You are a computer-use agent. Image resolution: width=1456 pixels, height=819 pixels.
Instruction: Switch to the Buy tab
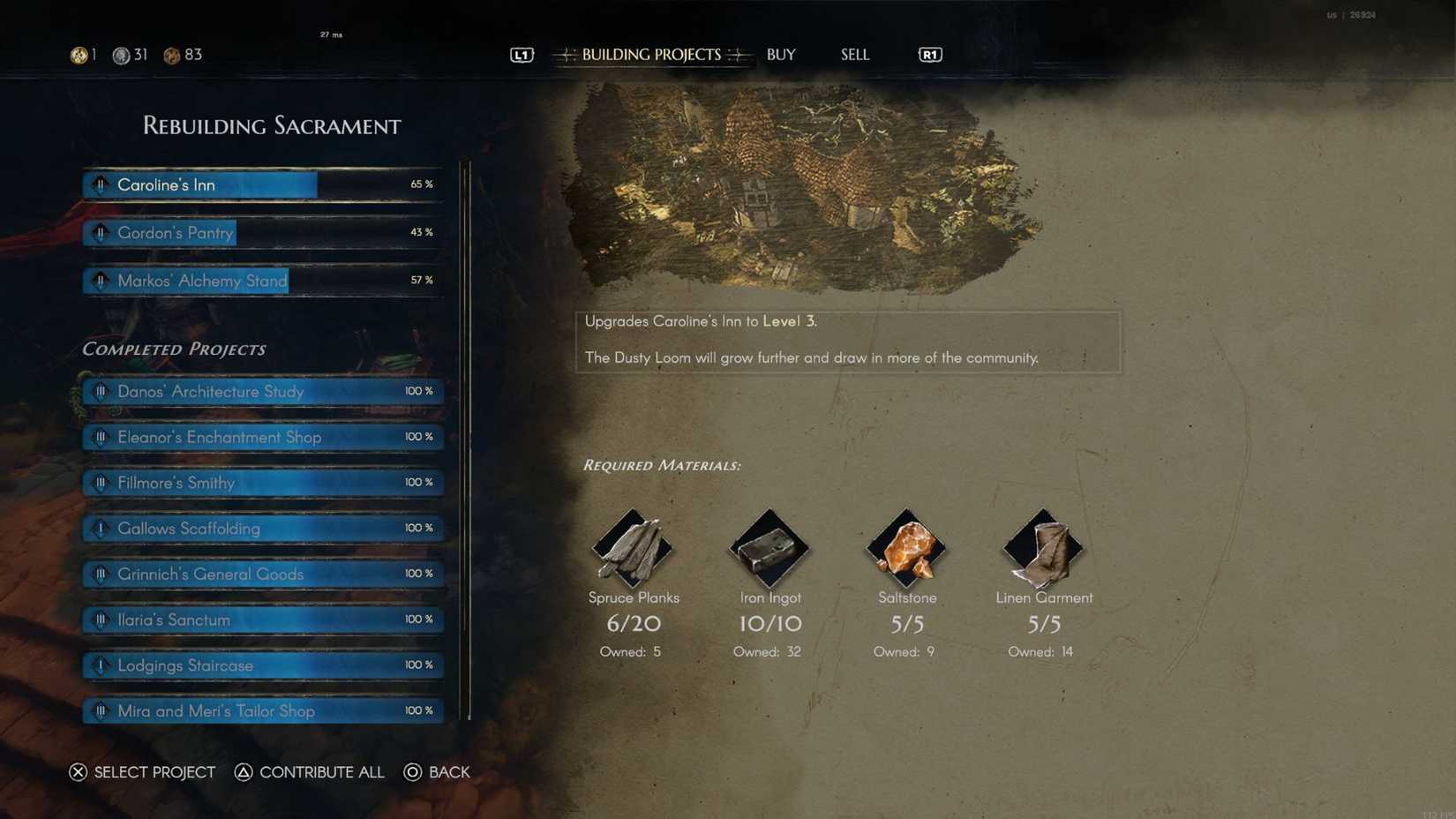(x=780, y=54)
